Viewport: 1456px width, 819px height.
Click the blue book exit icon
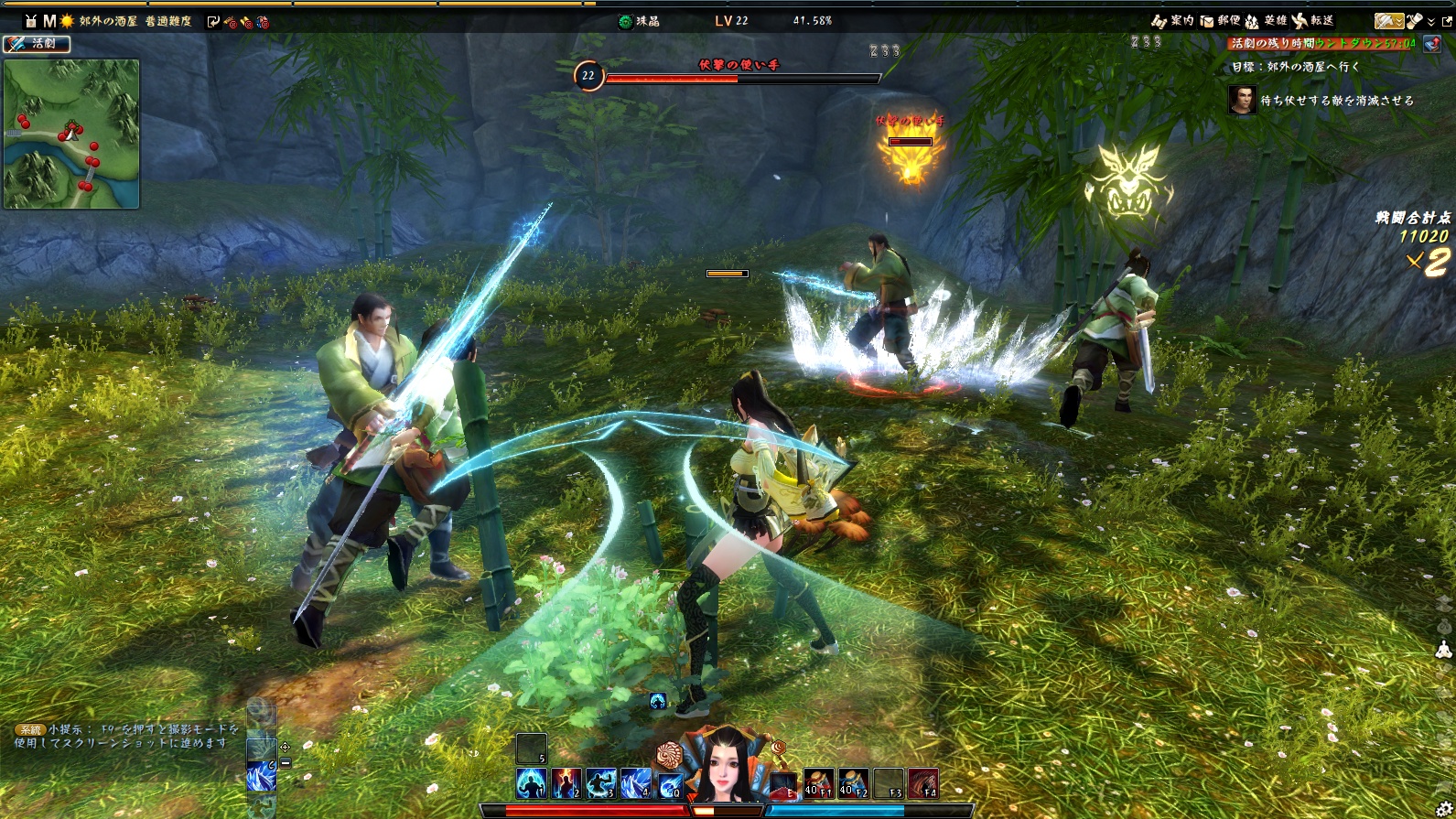click(1431, 43)
